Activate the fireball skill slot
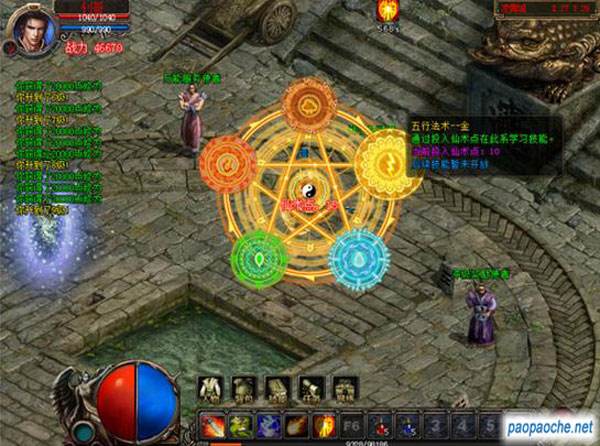 point(295,424)
